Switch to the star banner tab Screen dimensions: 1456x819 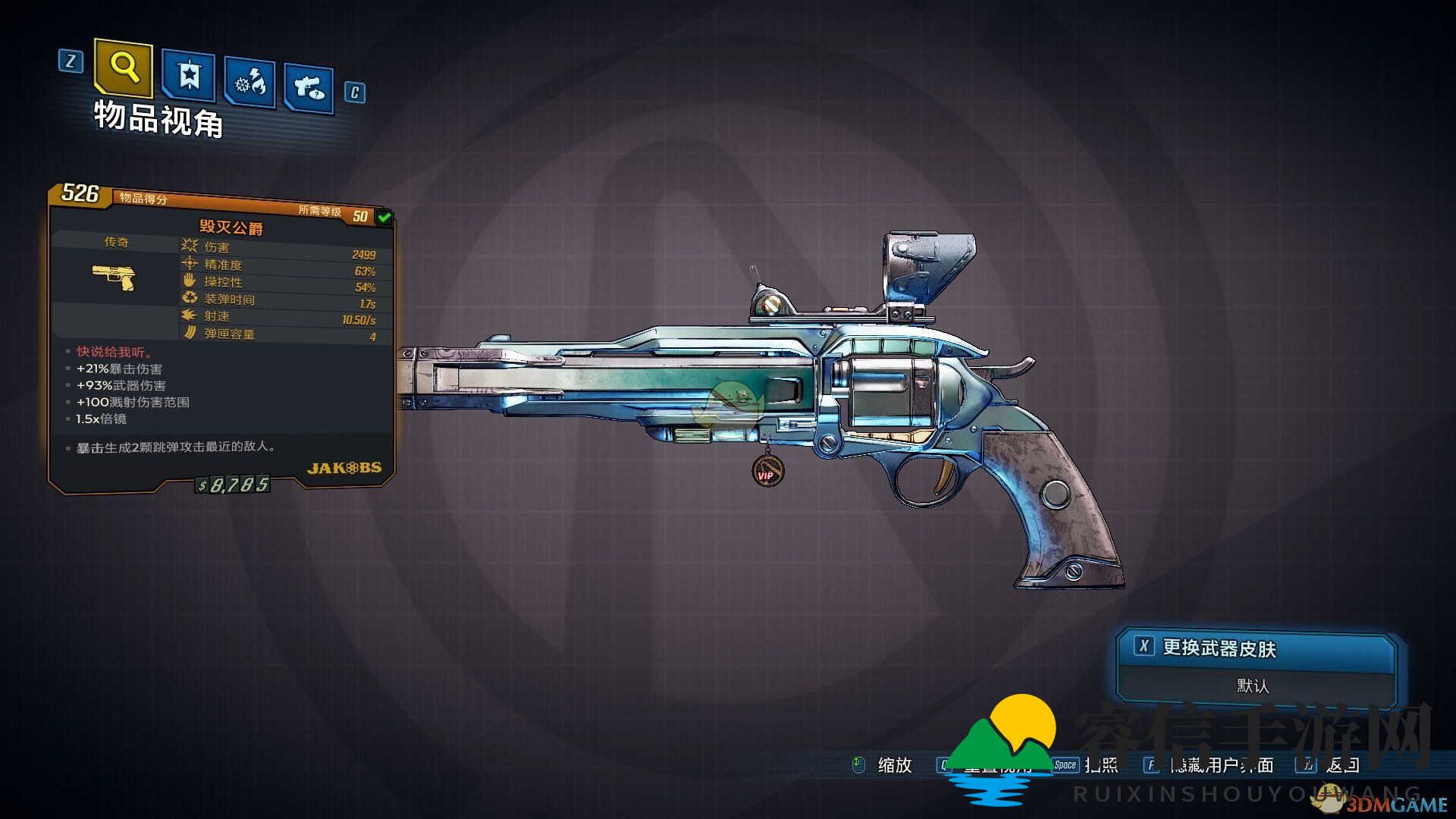pyautogui.click(x=188, y=76)
